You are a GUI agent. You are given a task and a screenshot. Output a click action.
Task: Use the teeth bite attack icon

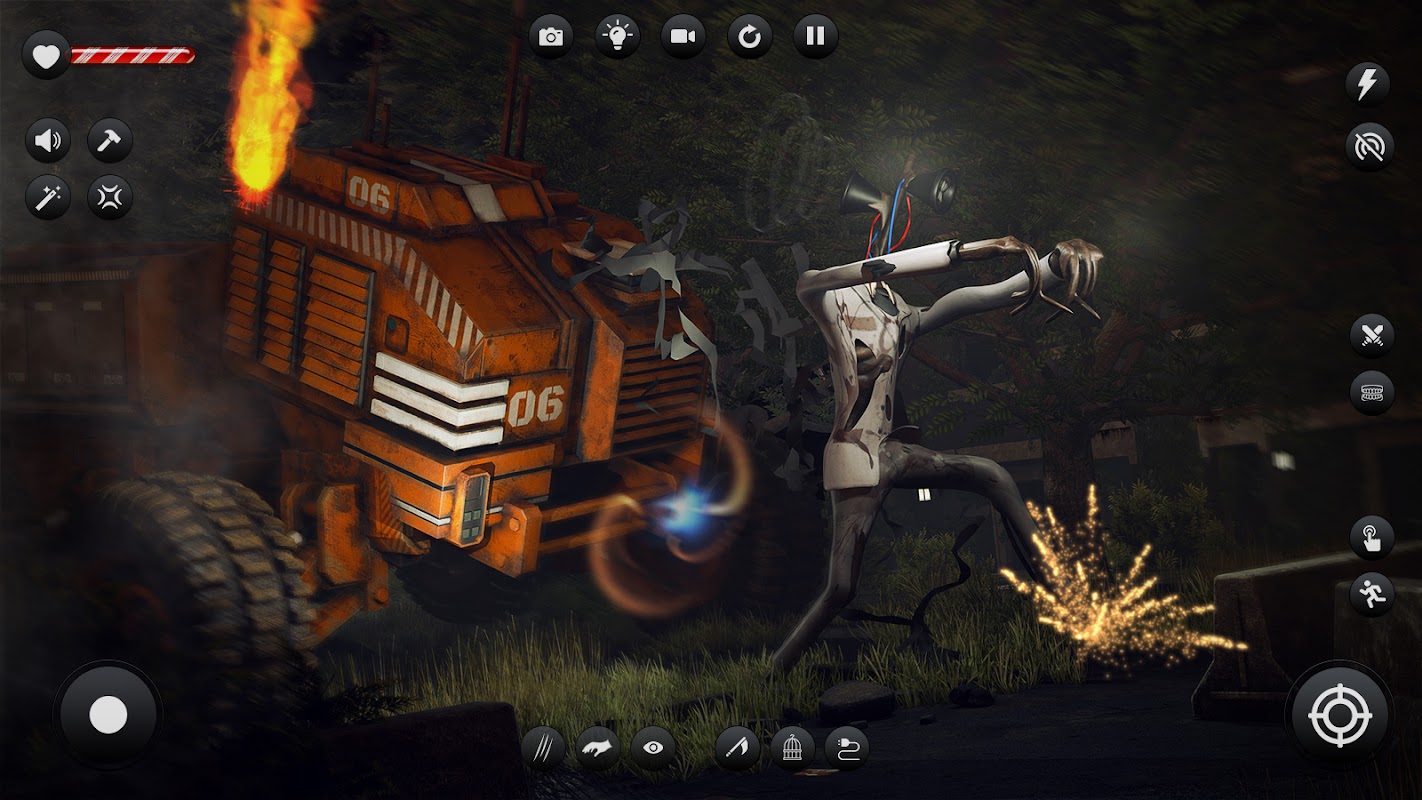[x=1371, y=392]
